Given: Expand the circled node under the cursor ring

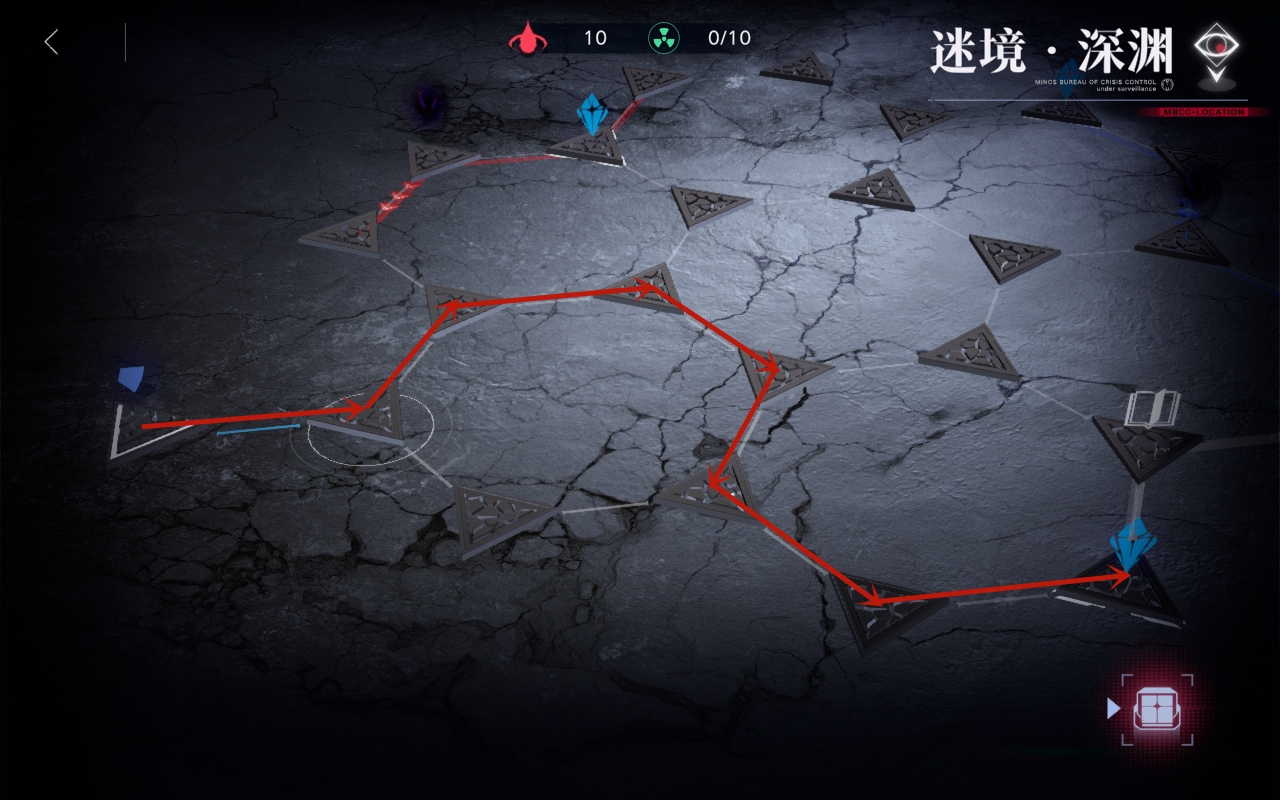Looking at the screenshot, I should tap(372, 420).
